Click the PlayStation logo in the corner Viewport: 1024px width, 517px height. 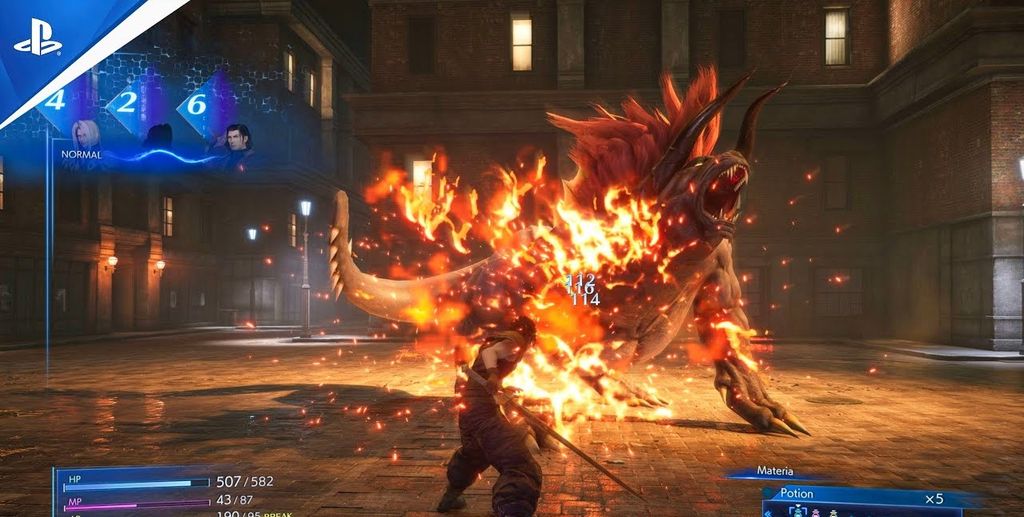click(38, 41)
